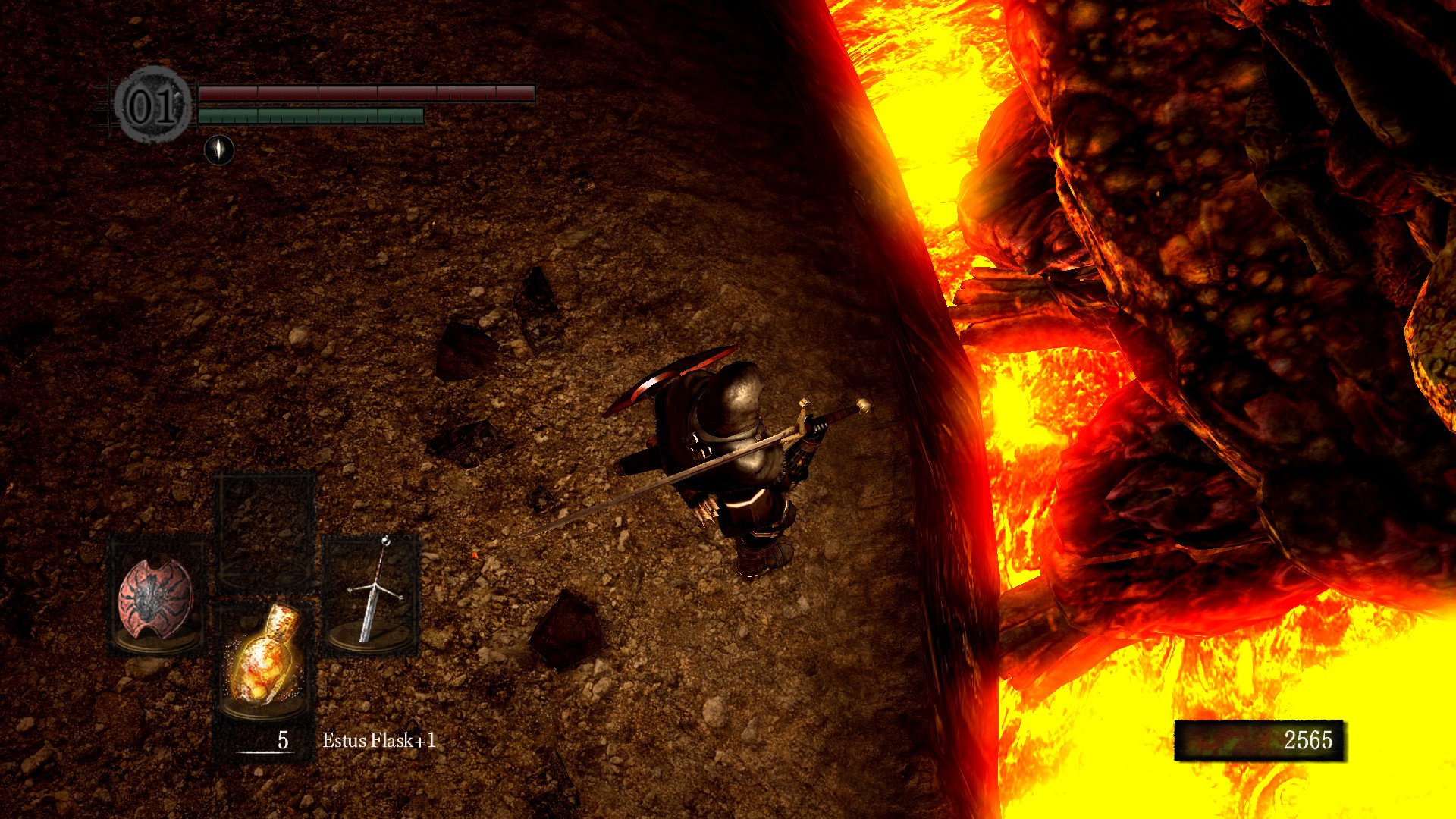
Task: Select the longsword weapon slot
Action: tap(370, 595)
